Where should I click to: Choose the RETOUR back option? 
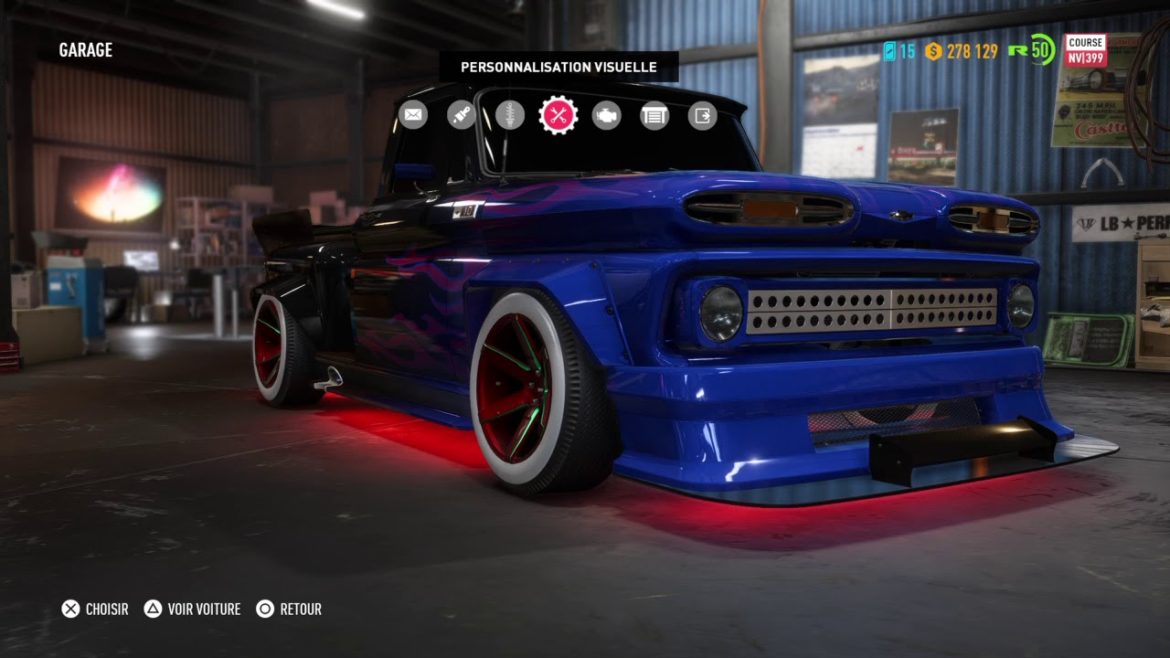click(289, 609)
